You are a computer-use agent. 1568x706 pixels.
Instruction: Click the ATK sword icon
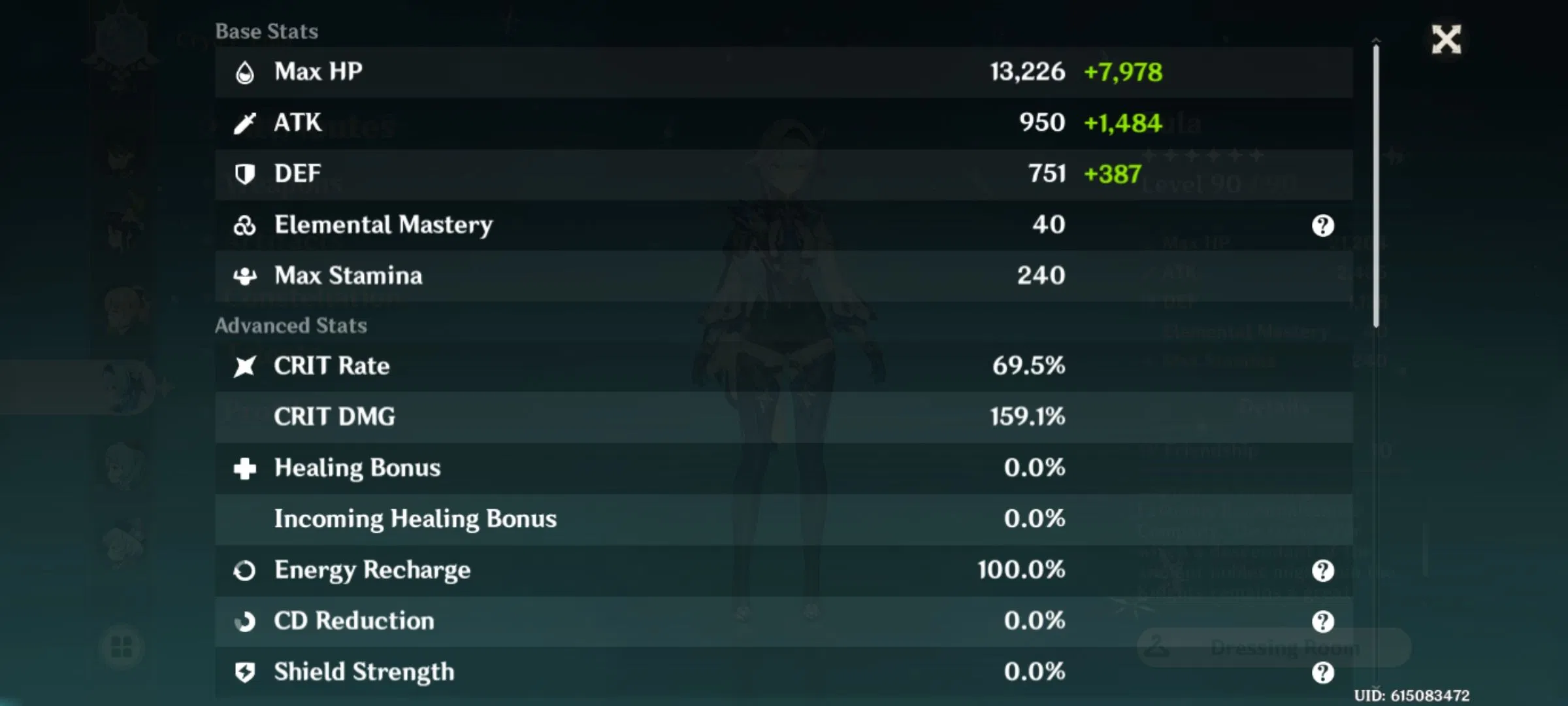click(x=245, y=122)
